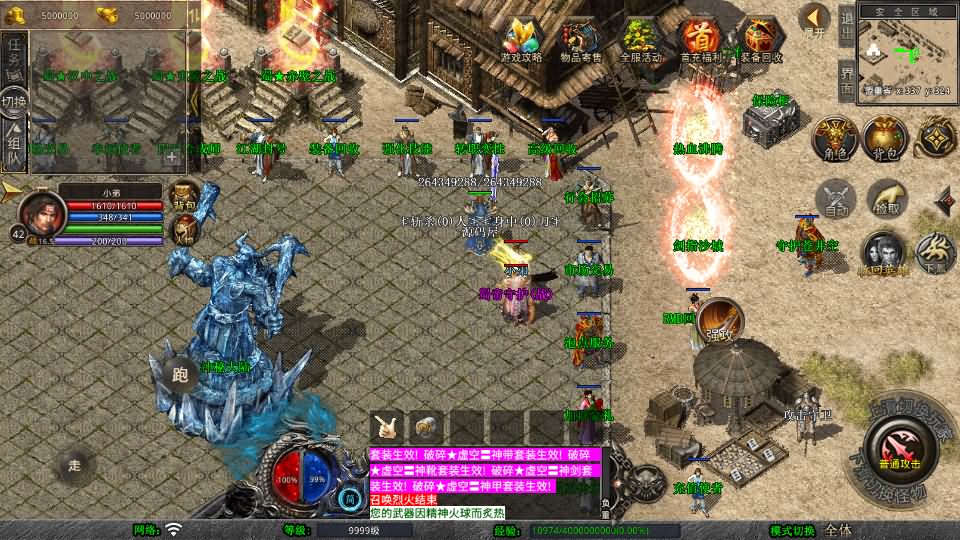Open the 装备回收 equipment recycle icon

tap(761, 42)
